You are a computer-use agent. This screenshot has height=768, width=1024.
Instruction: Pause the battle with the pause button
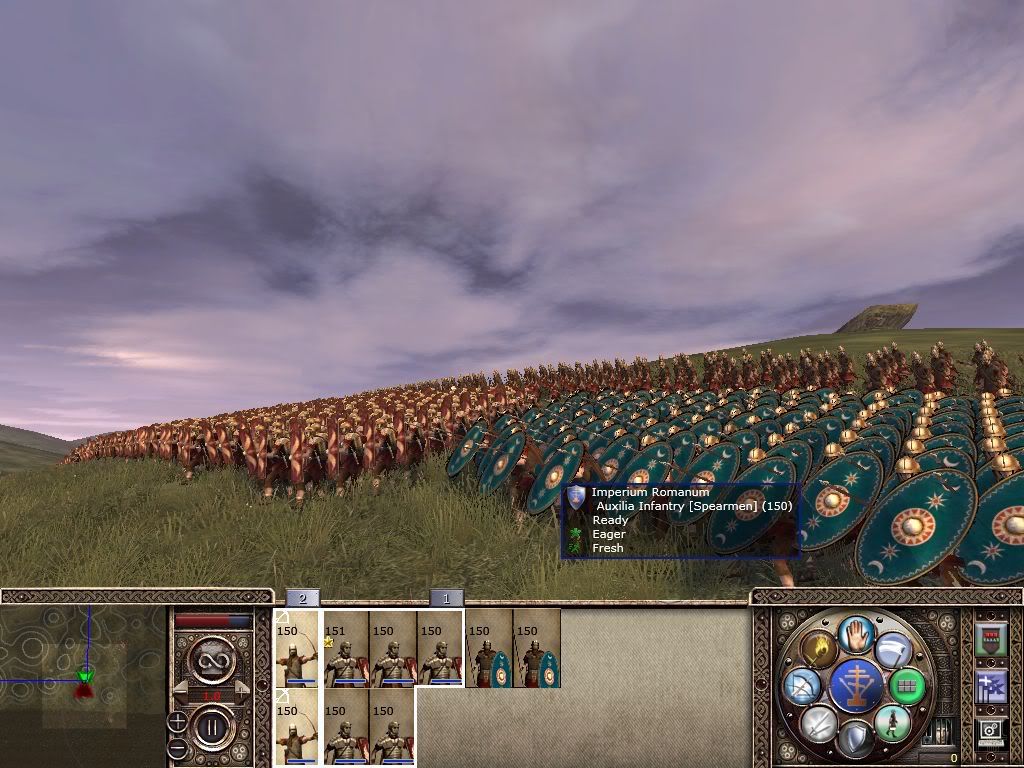coord(211,727)
